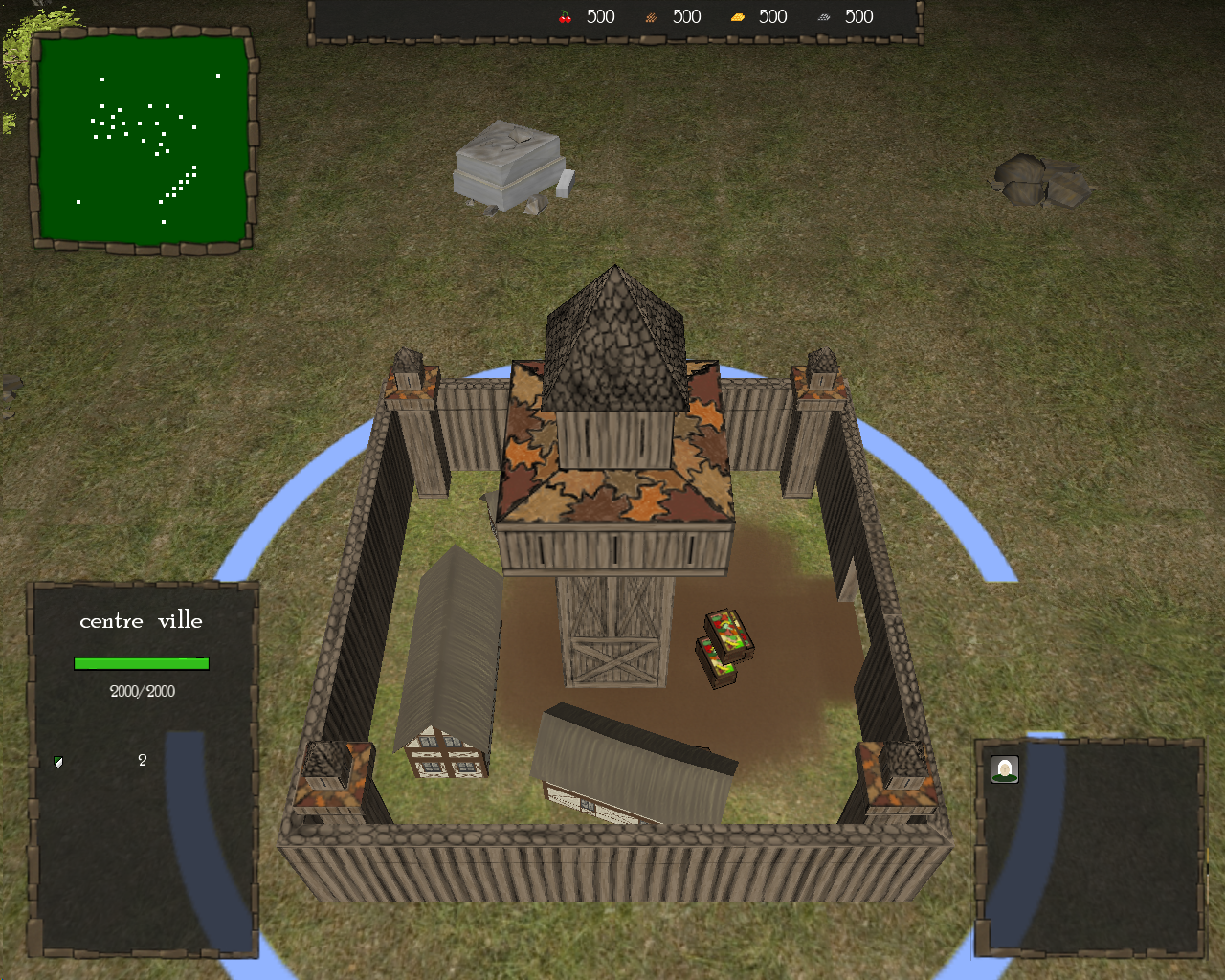
Task: Train a villager using the white-haired portrait icon
Action: [1004, 769]
